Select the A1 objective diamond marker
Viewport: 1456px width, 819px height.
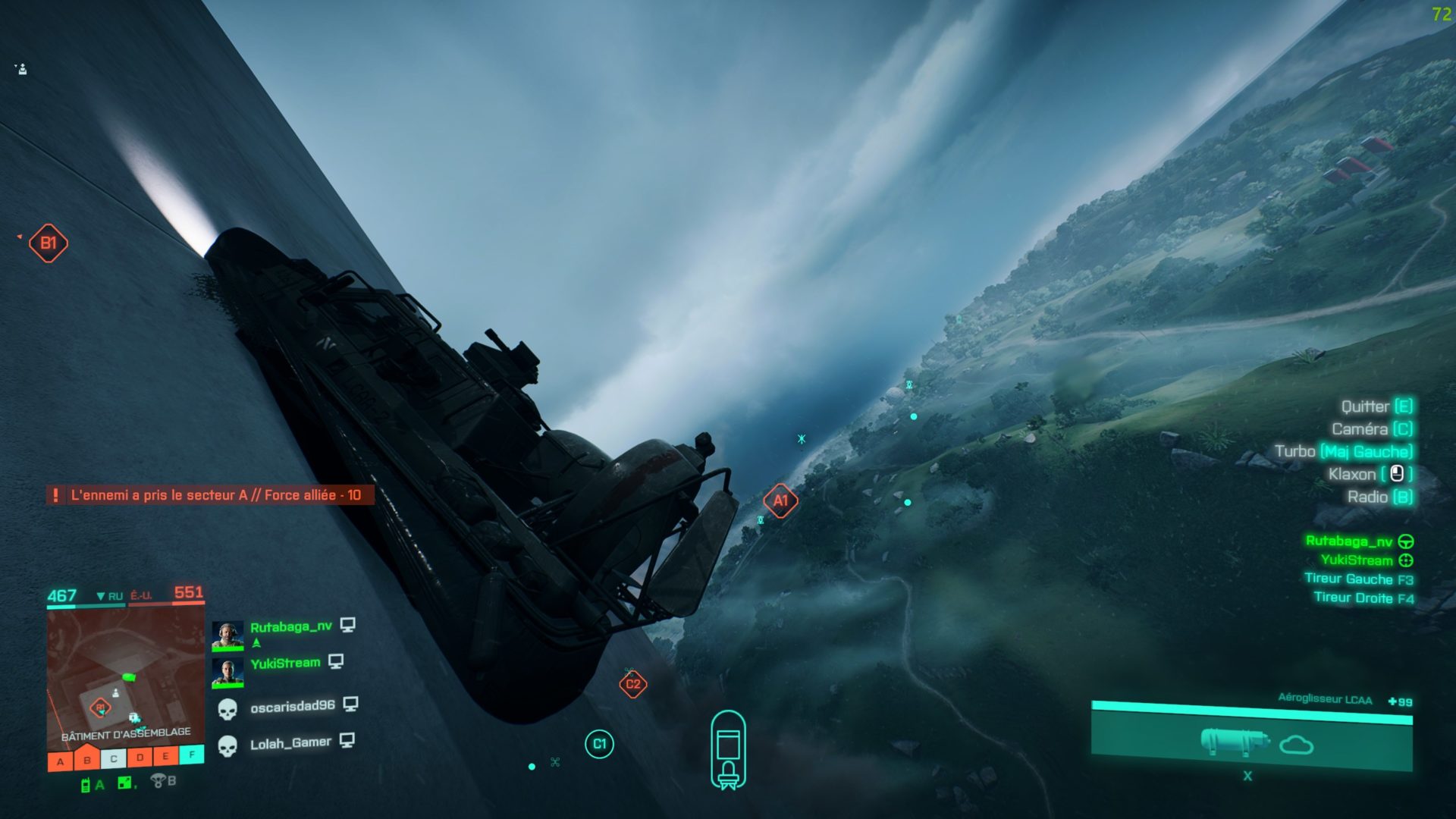click(x=780, y=500)
